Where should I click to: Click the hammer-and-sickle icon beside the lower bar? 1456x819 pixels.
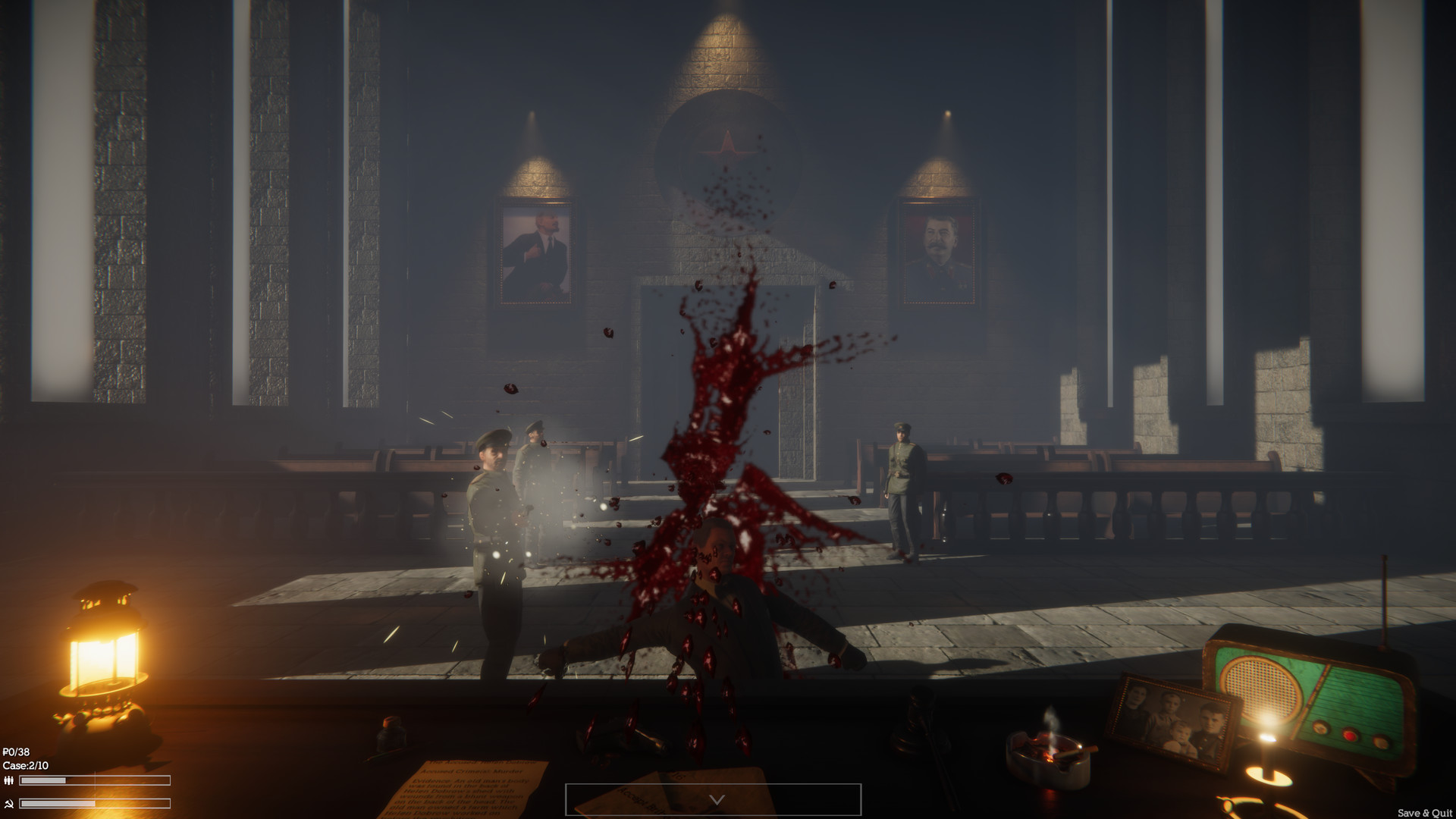tap(9, 804)
